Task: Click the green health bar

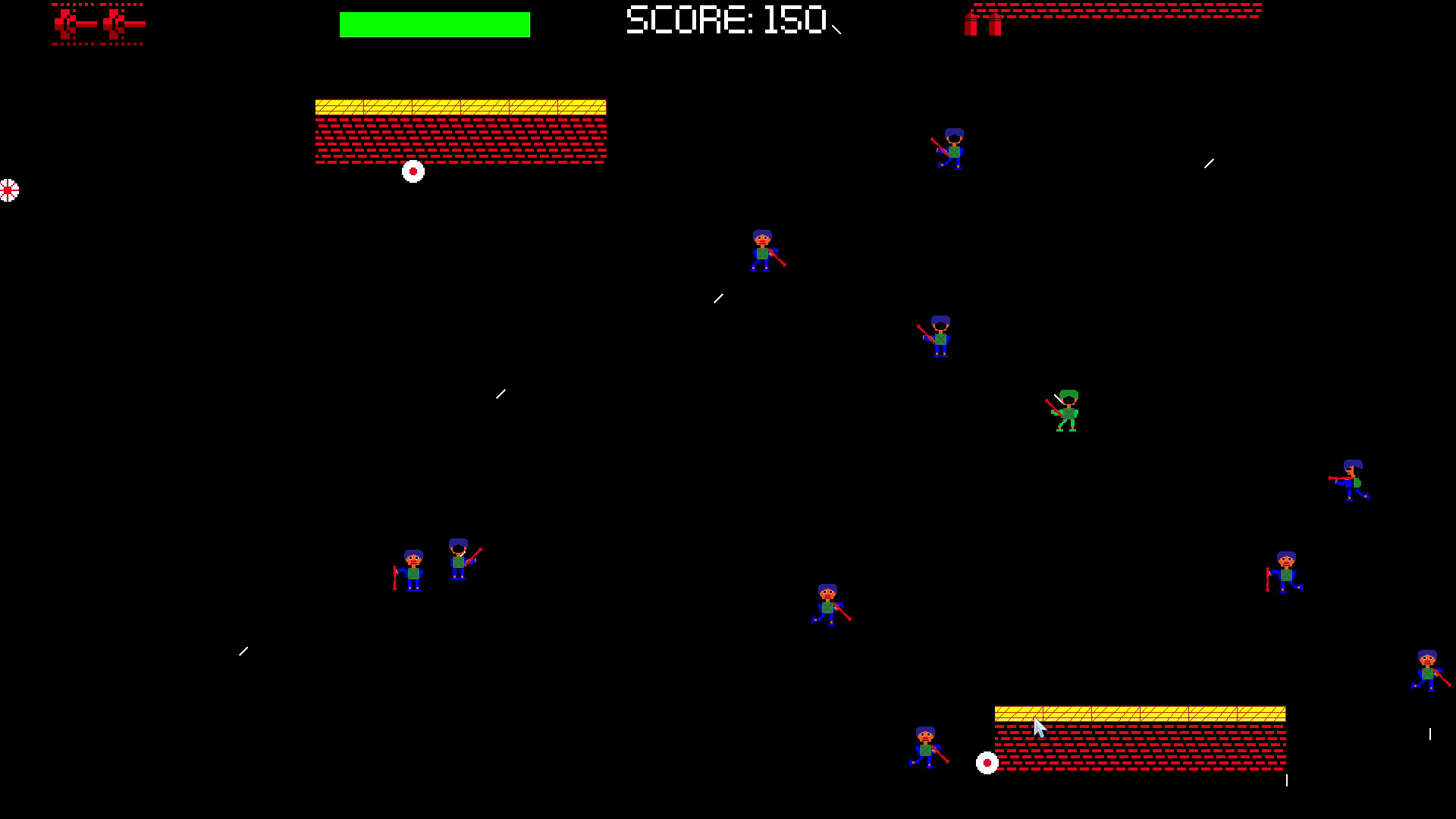Action: 434,24
